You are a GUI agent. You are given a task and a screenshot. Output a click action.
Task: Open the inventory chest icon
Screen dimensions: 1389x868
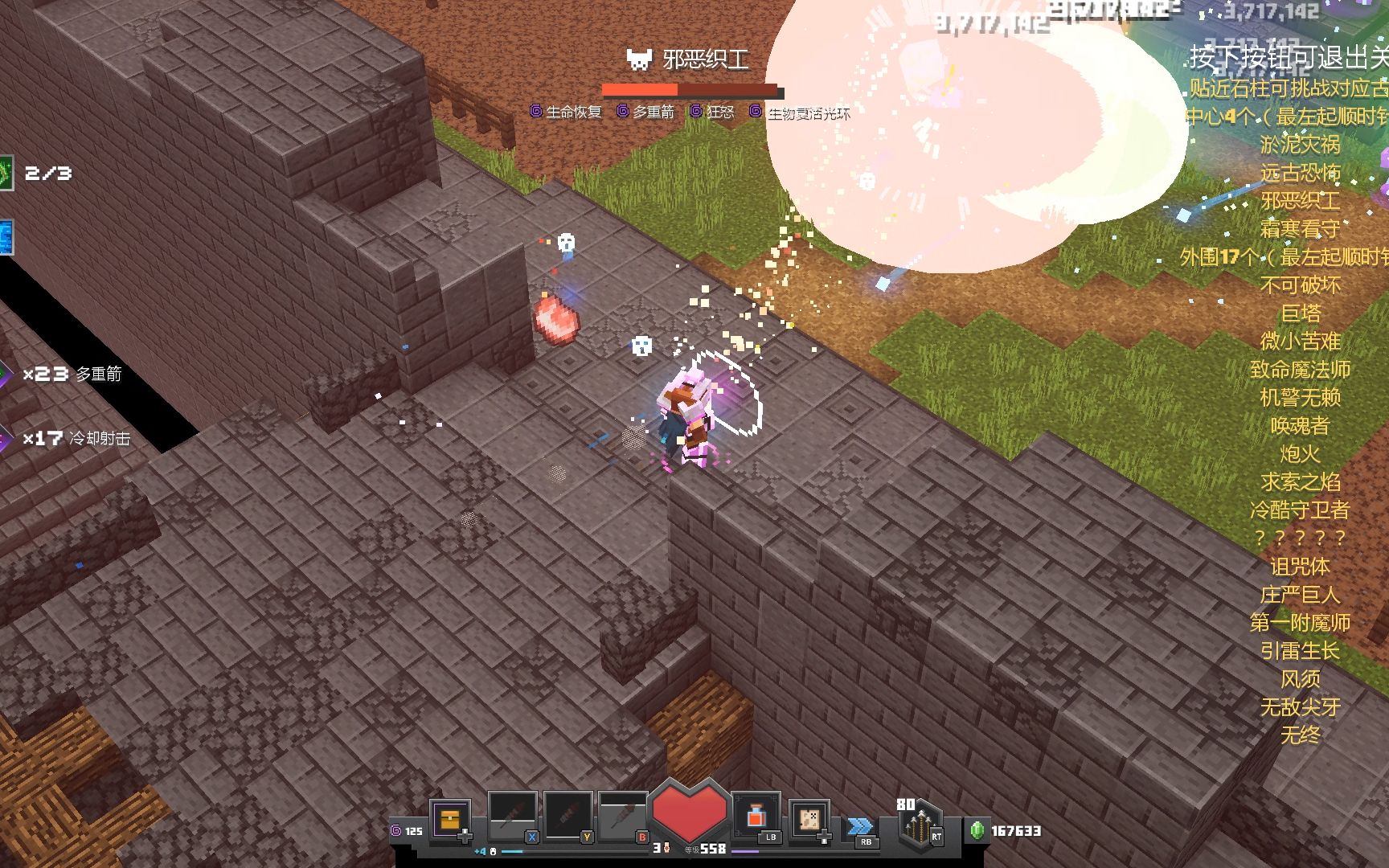coord(449,819)
